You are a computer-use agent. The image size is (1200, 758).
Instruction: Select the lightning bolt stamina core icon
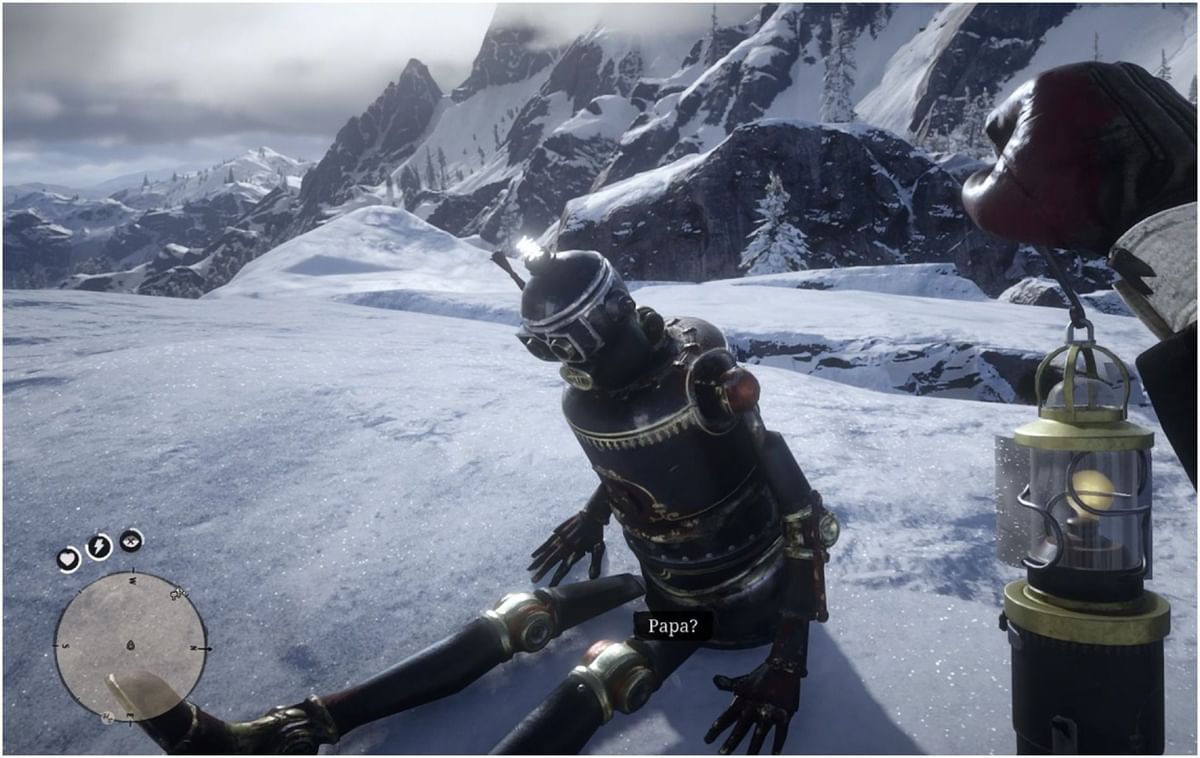pos(98,546)
